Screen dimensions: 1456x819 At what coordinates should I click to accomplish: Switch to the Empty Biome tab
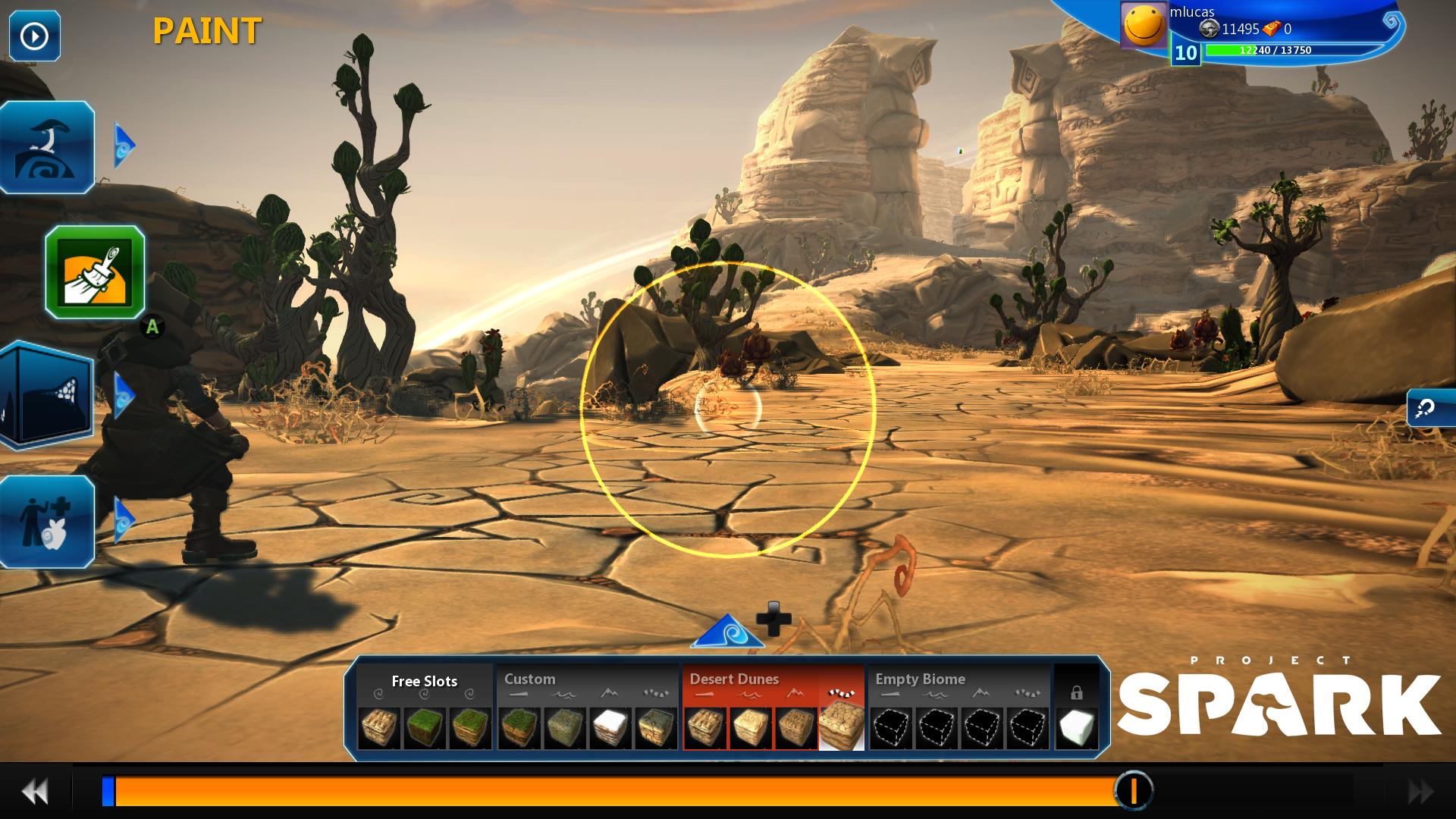[919, 679]
